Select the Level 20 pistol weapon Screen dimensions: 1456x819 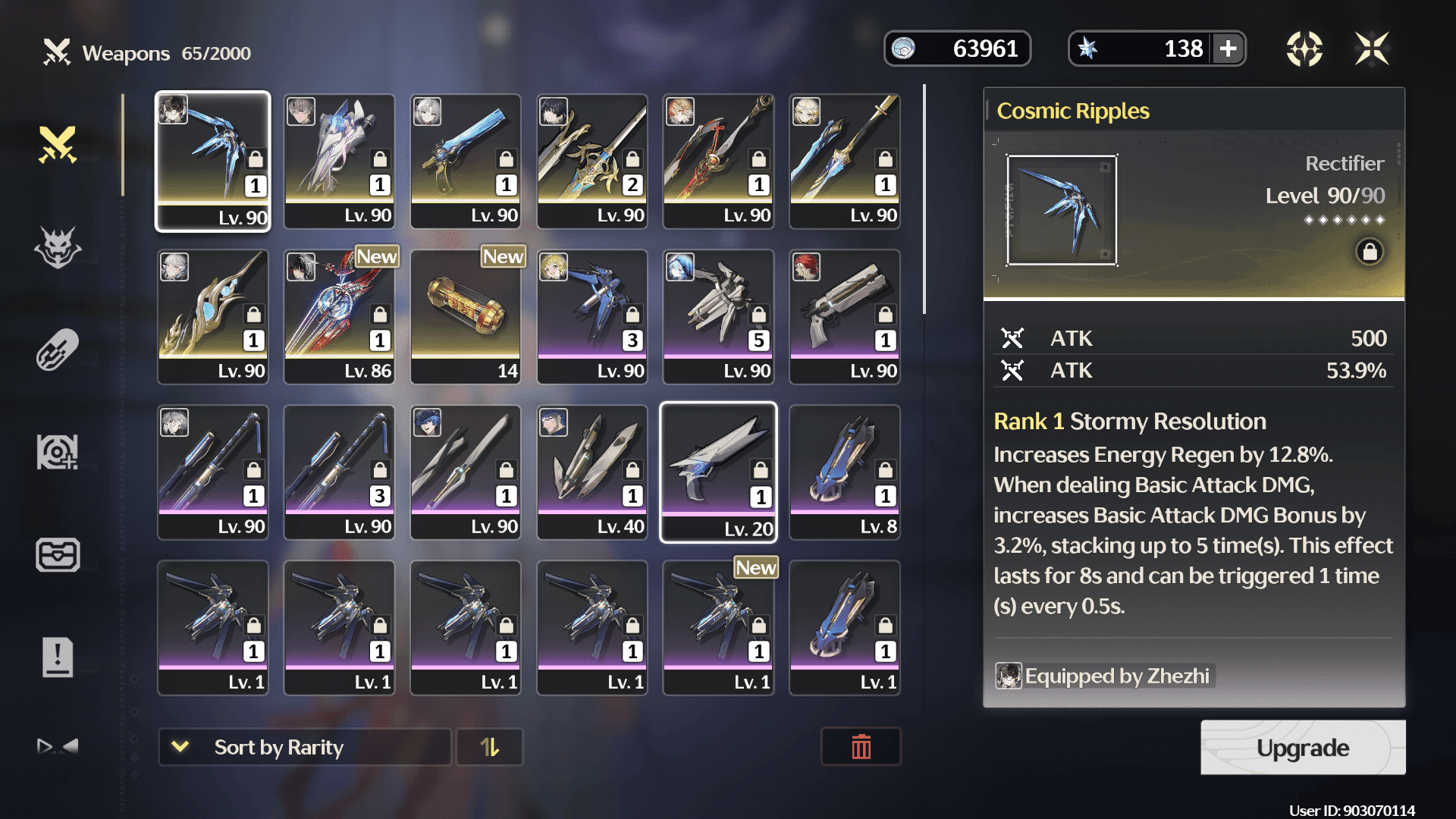(x=718, y=472)
